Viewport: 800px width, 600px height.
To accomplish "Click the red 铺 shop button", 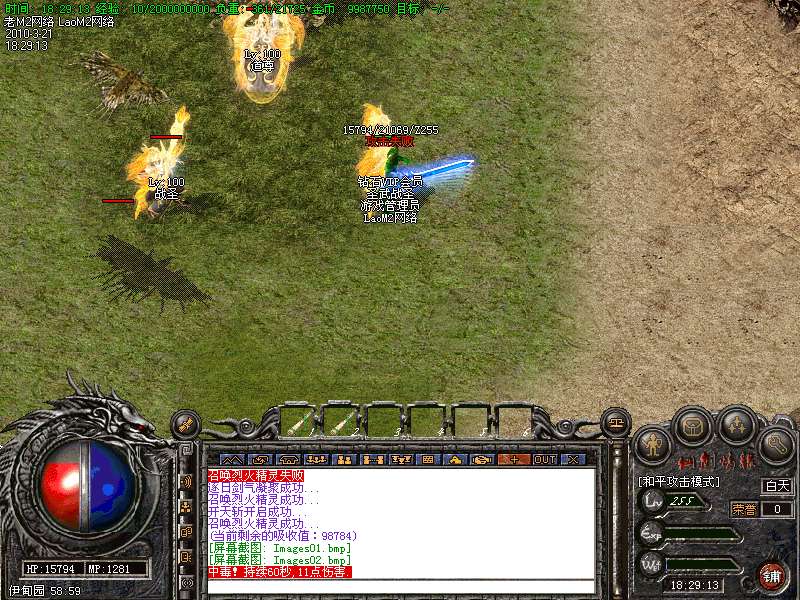I will pyautogui.click(x=772, y=577).
